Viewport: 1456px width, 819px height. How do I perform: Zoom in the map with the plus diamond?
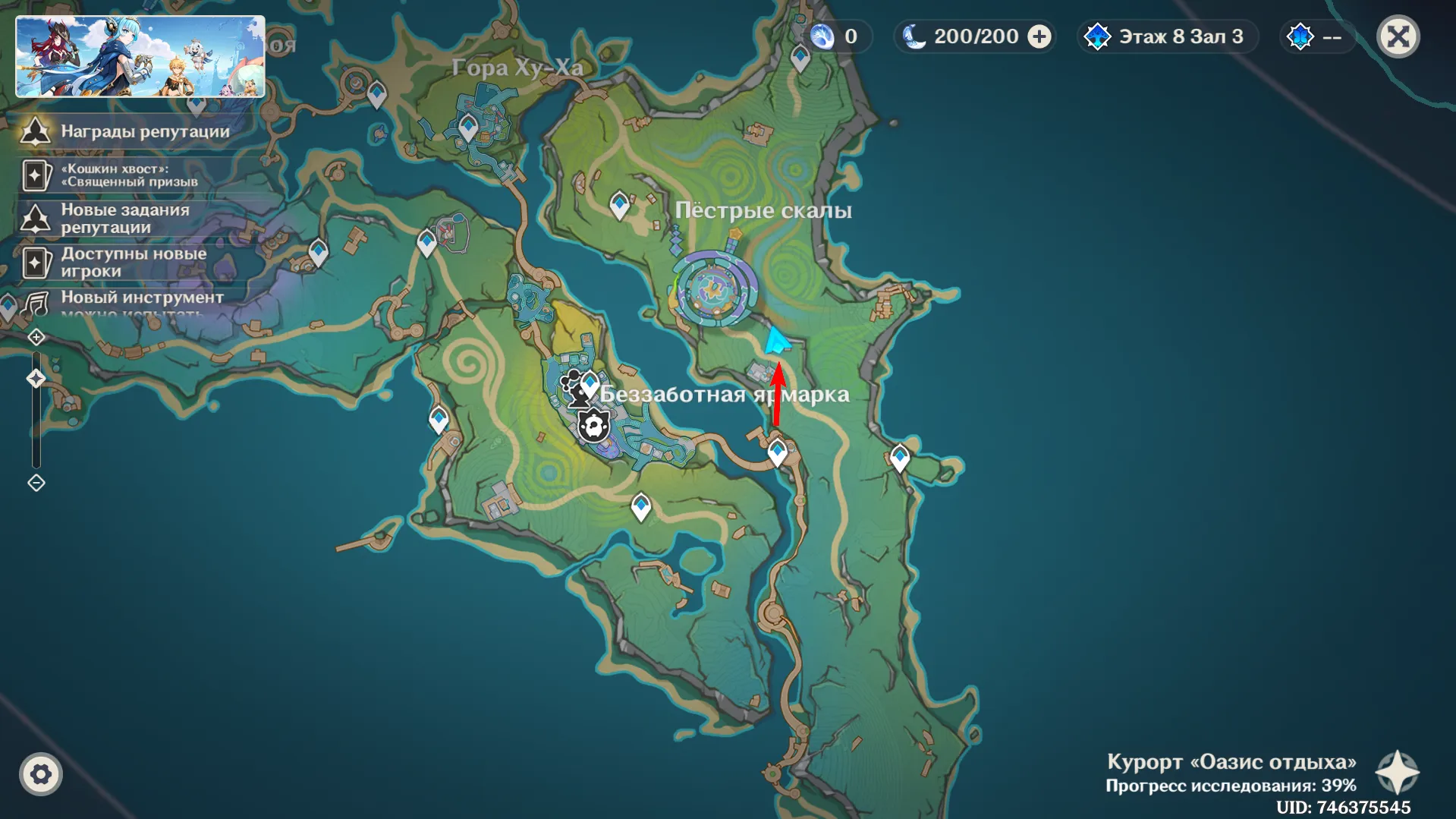click(x=36, y=337)
